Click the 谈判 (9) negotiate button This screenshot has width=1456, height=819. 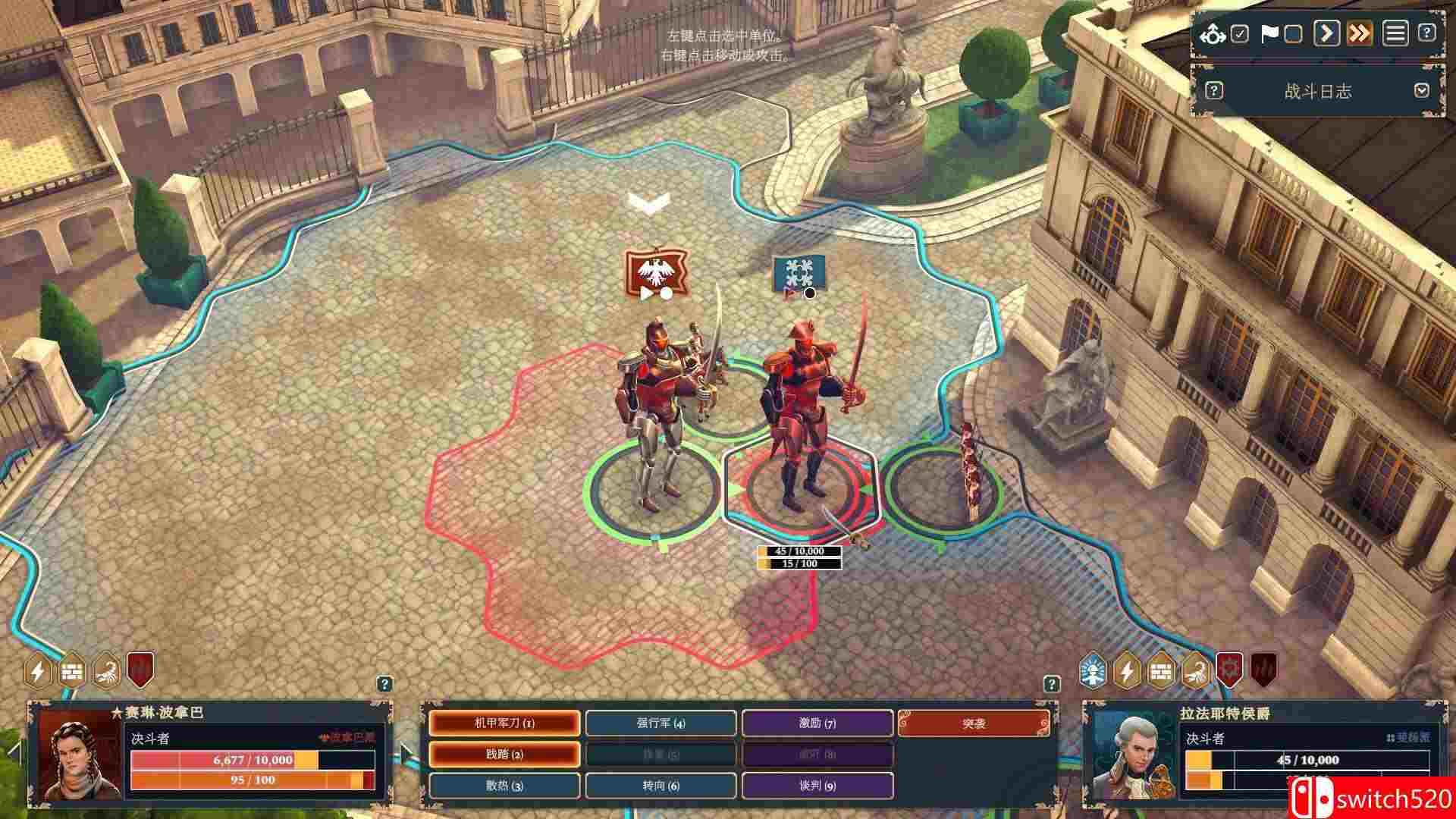tap(817, 787)
